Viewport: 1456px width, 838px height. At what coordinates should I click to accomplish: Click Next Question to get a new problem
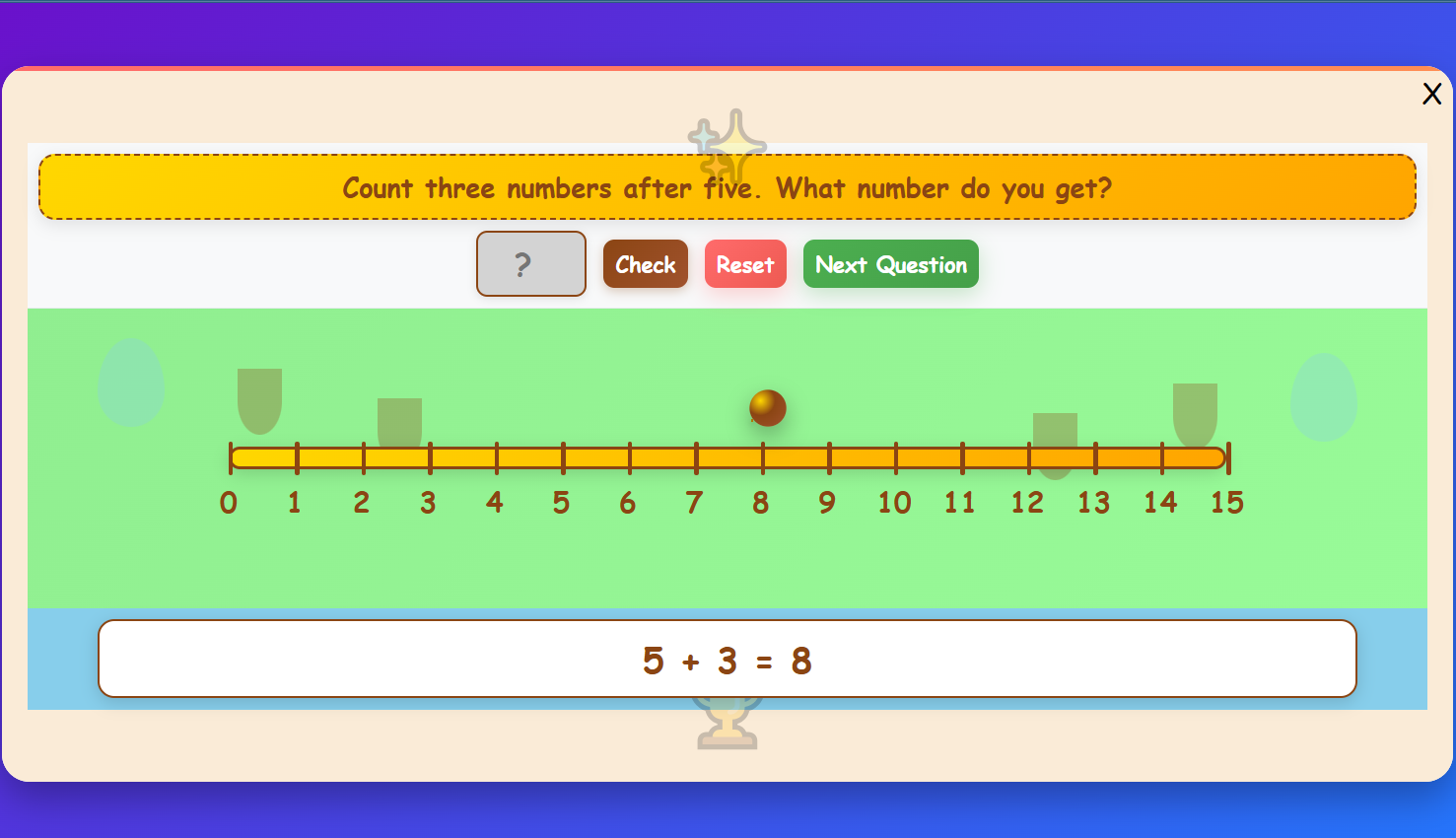890,263
